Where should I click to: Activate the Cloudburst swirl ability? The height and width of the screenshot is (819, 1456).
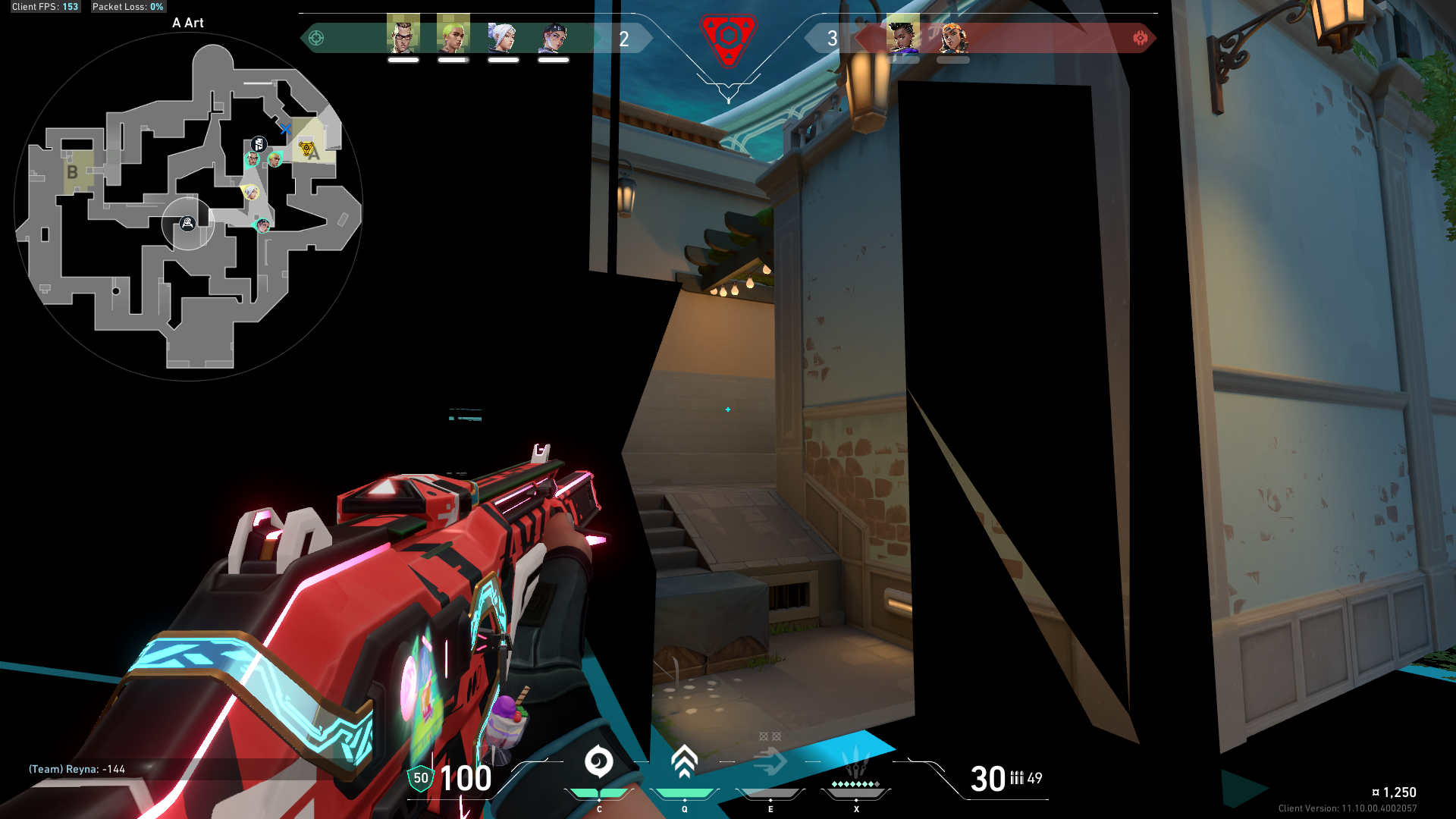click(598, 762)
